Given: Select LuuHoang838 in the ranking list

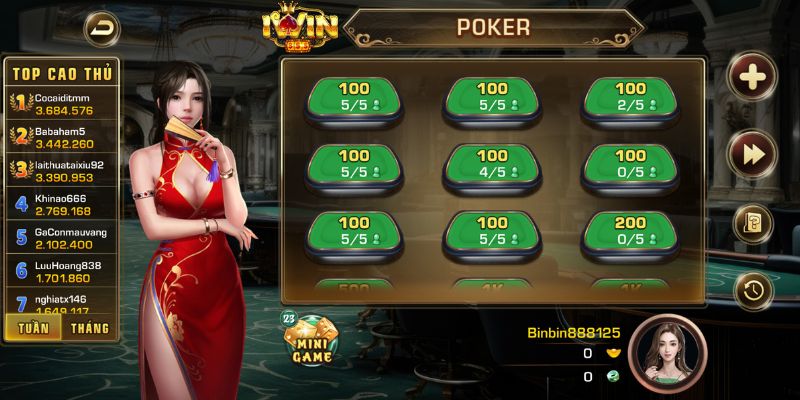Looking at the screenshot, I should click(x=62, y=272).
